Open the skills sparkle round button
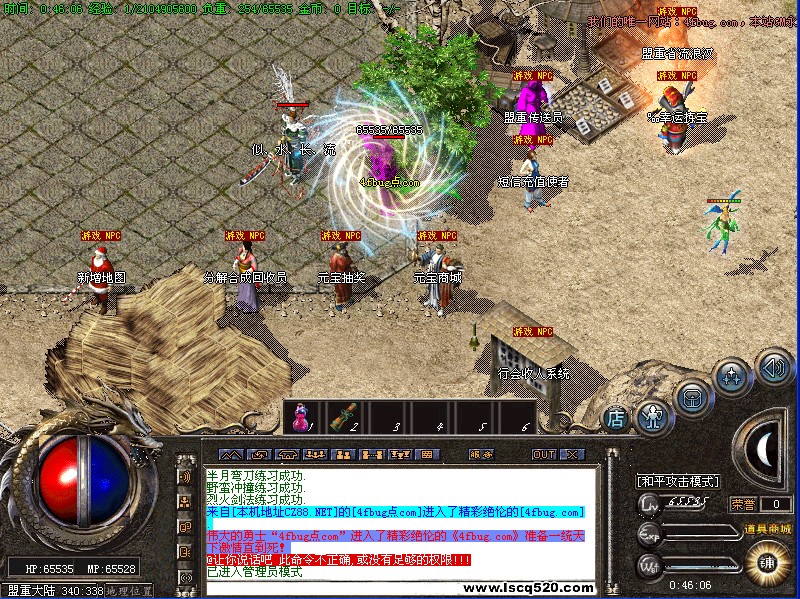 (732, 377)
